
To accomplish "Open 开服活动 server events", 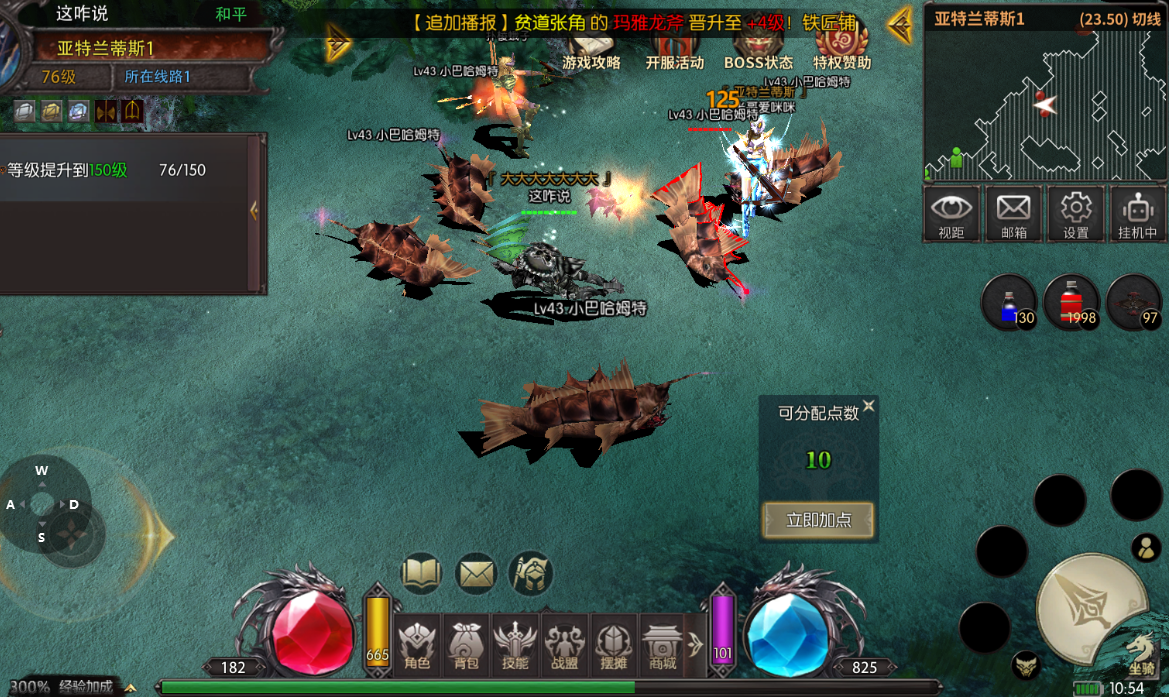I will pyautogui.click(x=674, y=50).
